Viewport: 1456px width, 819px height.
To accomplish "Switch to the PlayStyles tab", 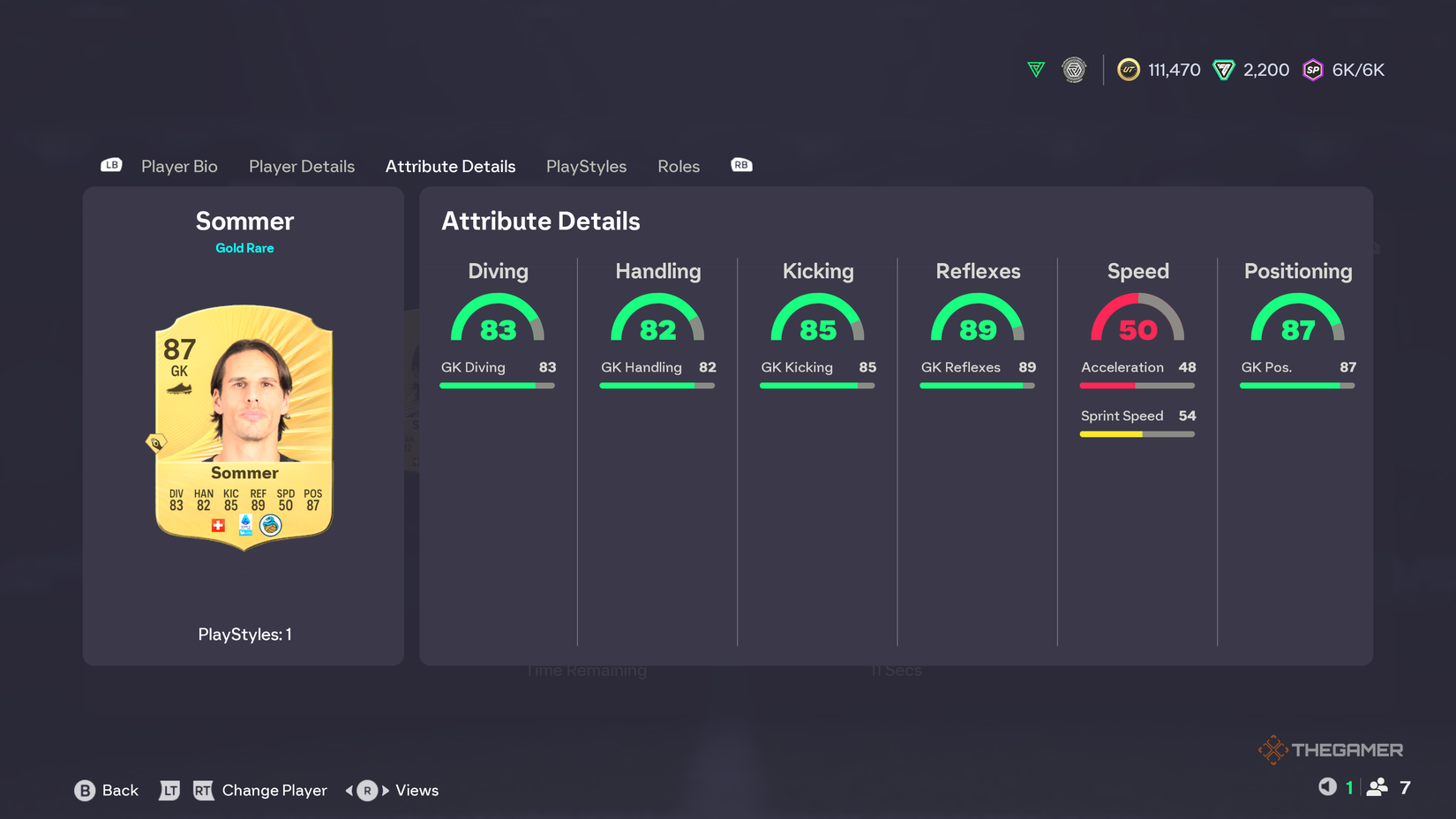I will click(586, 166).
